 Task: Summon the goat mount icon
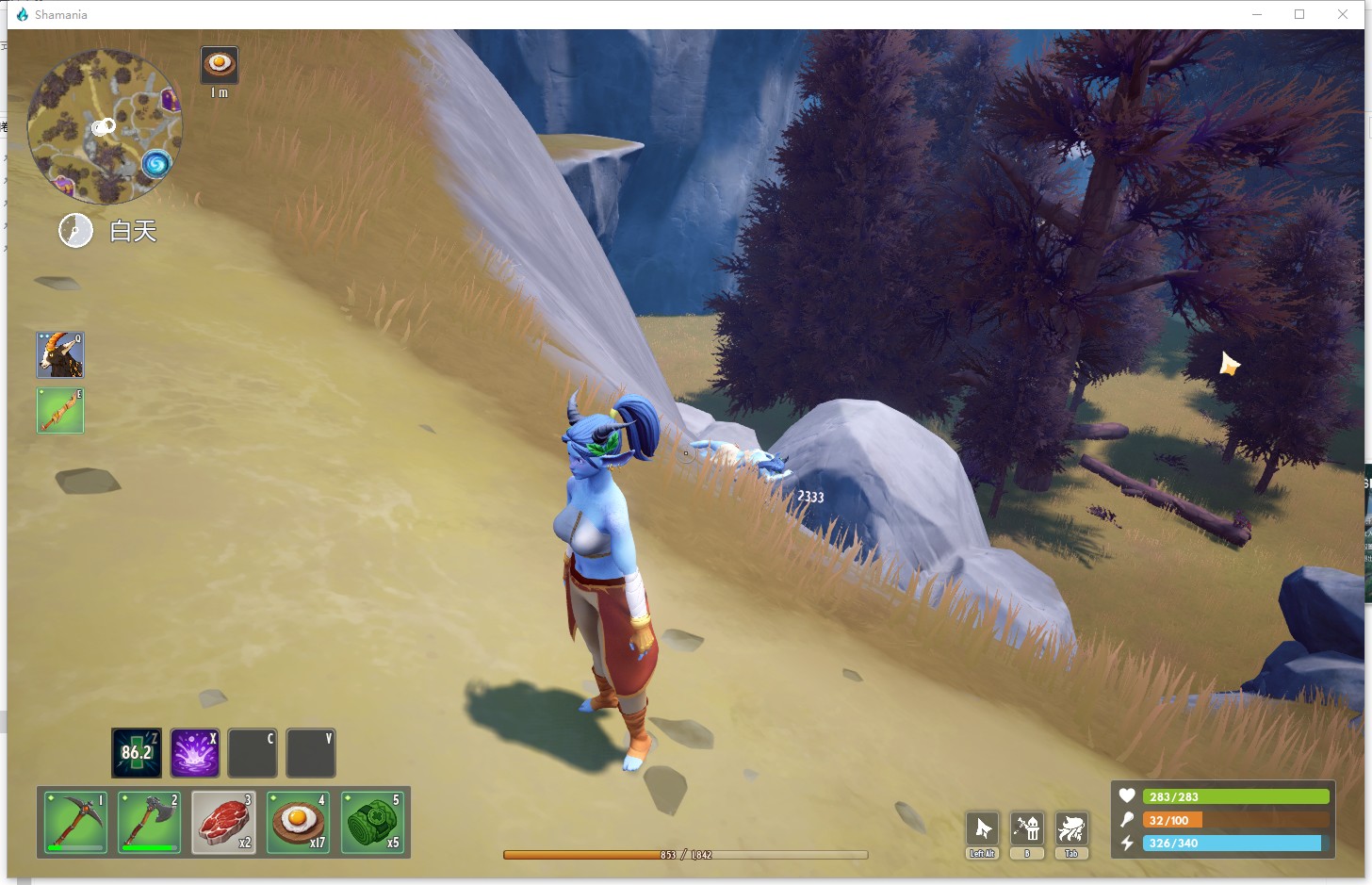(x=60, y=354)
